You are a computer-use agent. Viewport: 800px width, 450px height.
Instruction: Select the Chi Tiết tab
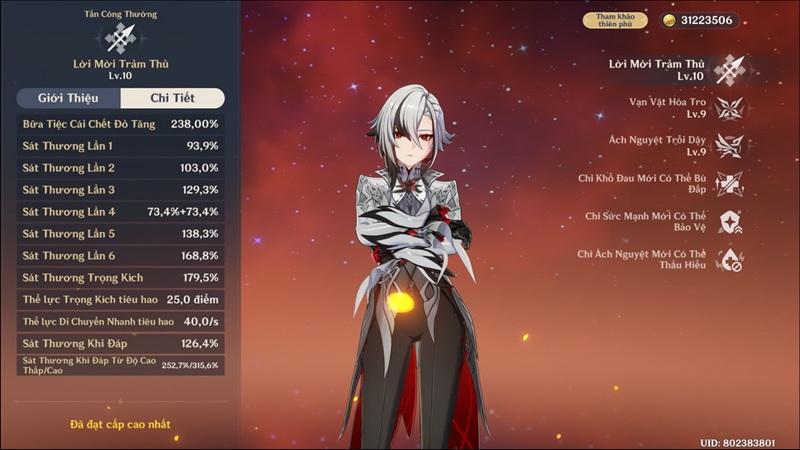pos(172,98)
